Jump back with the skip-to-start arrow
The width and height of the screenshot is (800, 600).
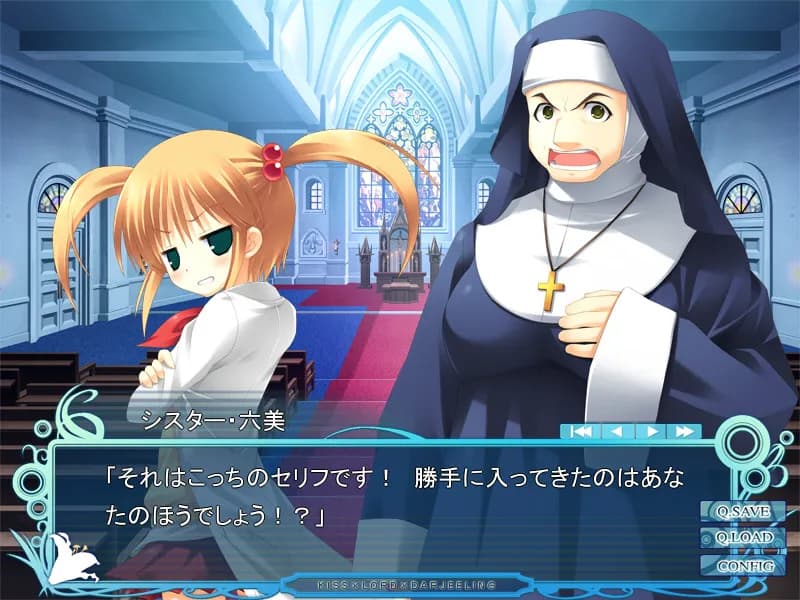(x=580, y=431)
